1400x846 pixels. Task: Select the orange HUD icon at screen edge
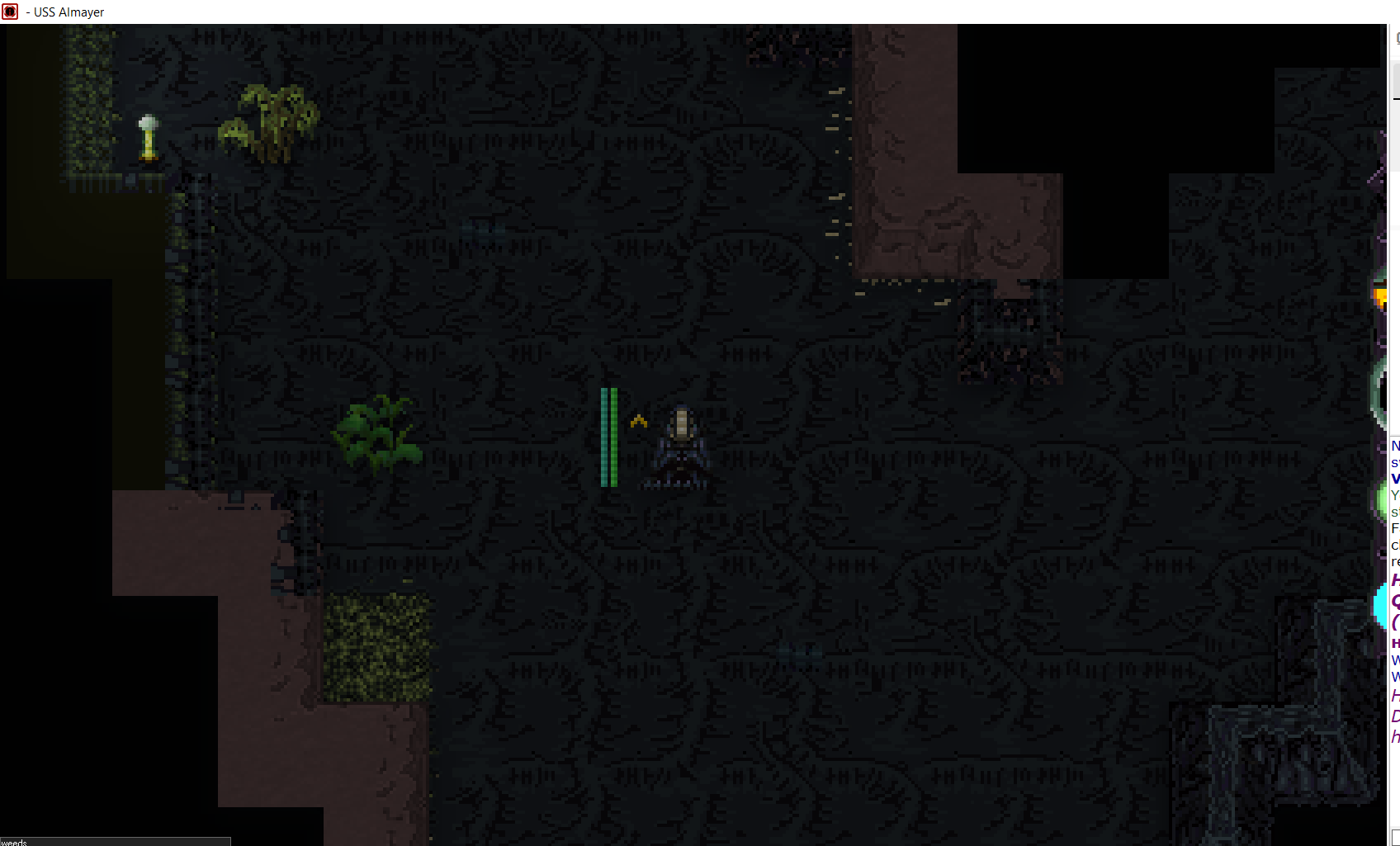click(x=1379, y=295)
